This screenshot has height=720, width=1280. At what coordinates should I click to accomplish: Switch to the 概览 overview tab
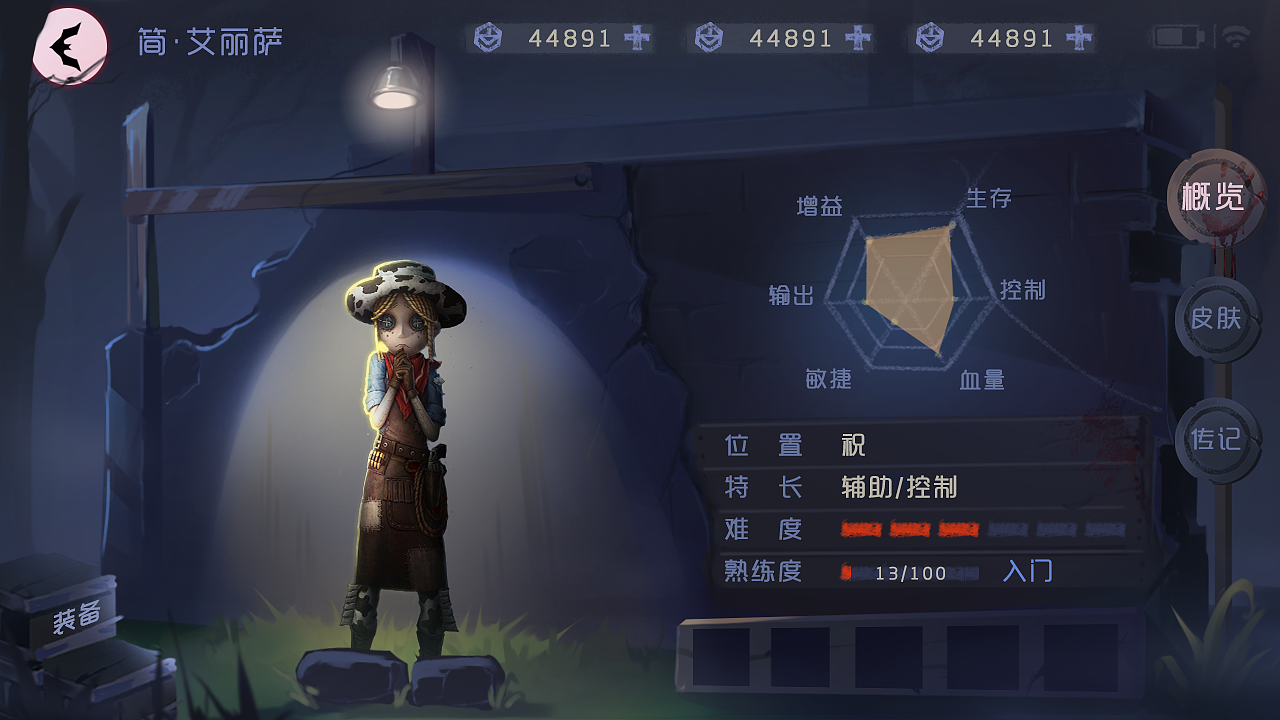[1217, 197]
